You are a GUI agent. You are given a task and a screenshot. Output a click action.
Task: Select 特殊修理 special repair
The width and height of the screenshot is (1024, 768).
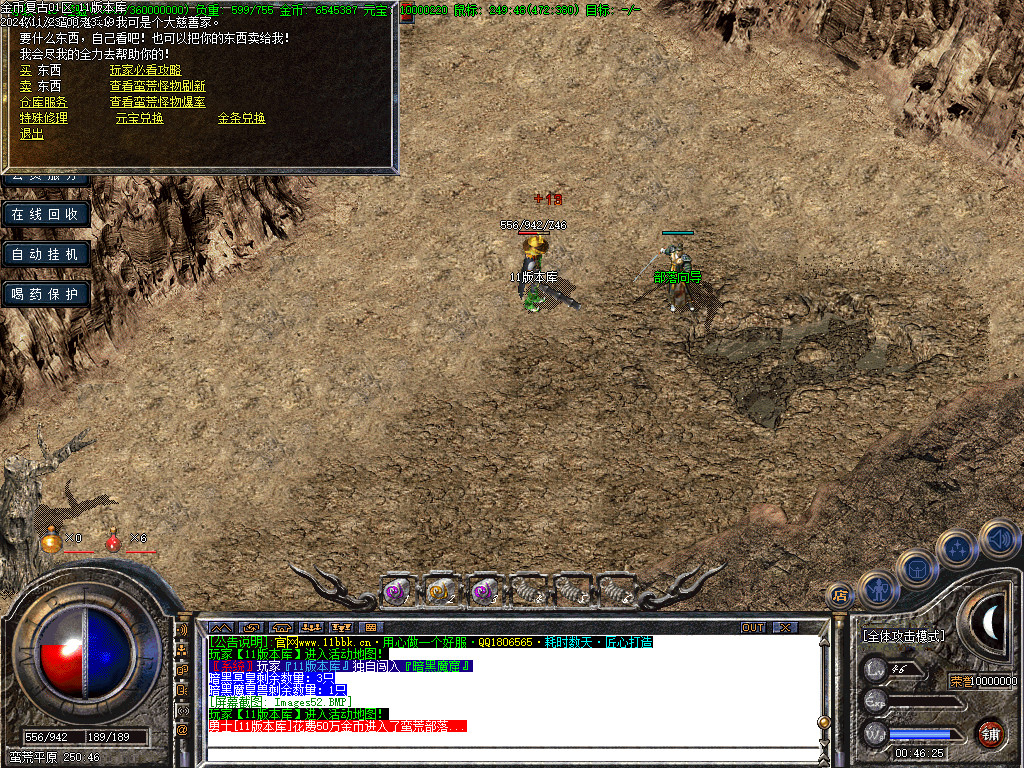[x=44, y=118]
